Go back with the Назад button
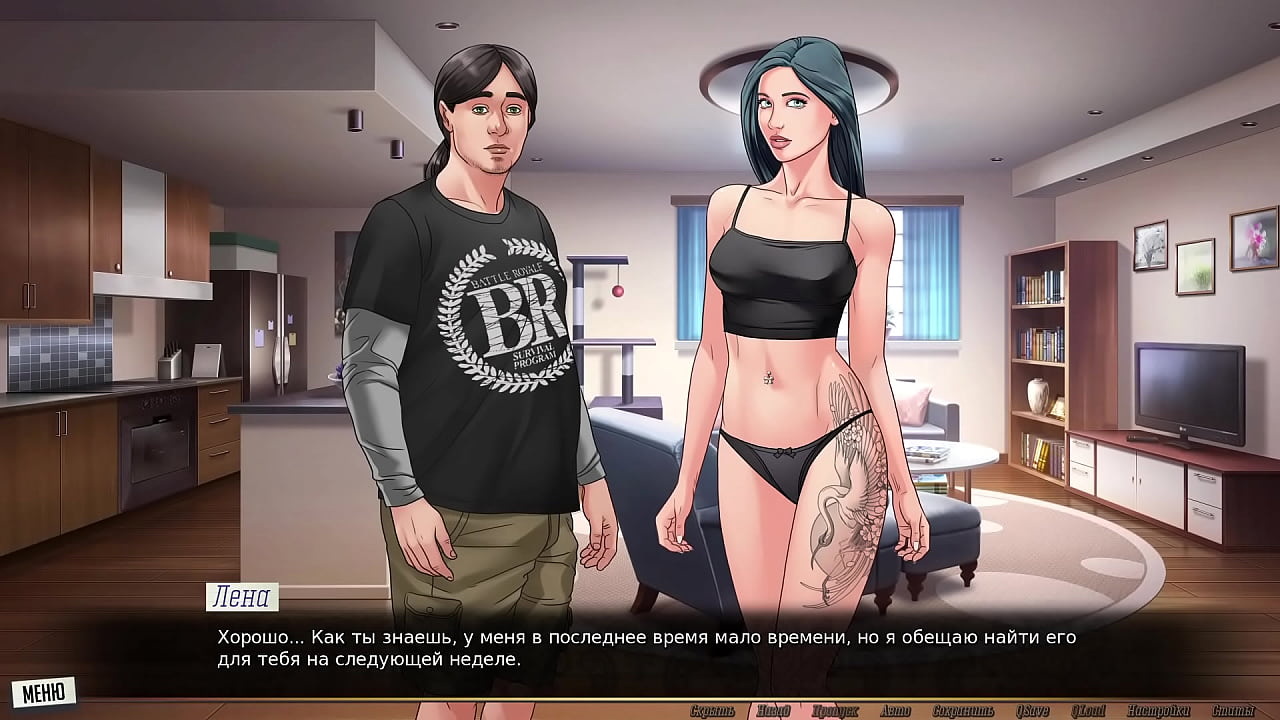 pyautogui.click(x=773, y=711)
